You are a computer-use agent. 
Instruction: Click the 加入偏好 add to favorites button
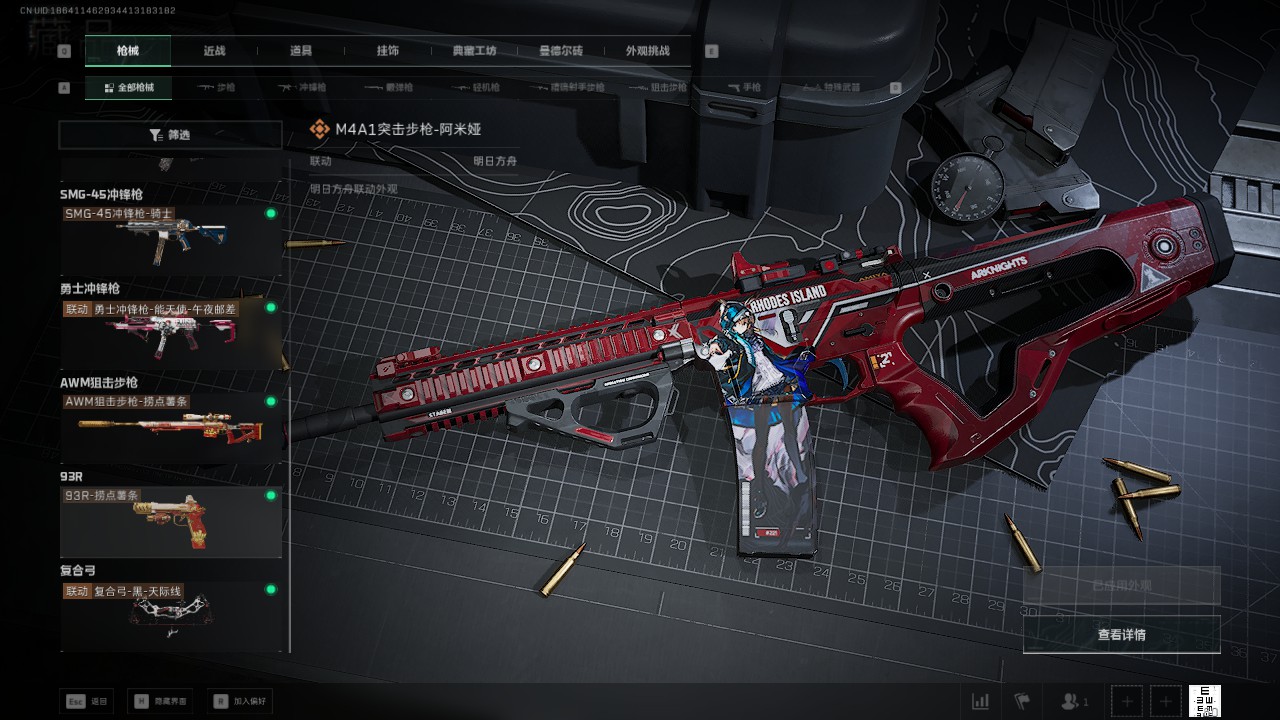pyautogui.click(x=239, y=702)
